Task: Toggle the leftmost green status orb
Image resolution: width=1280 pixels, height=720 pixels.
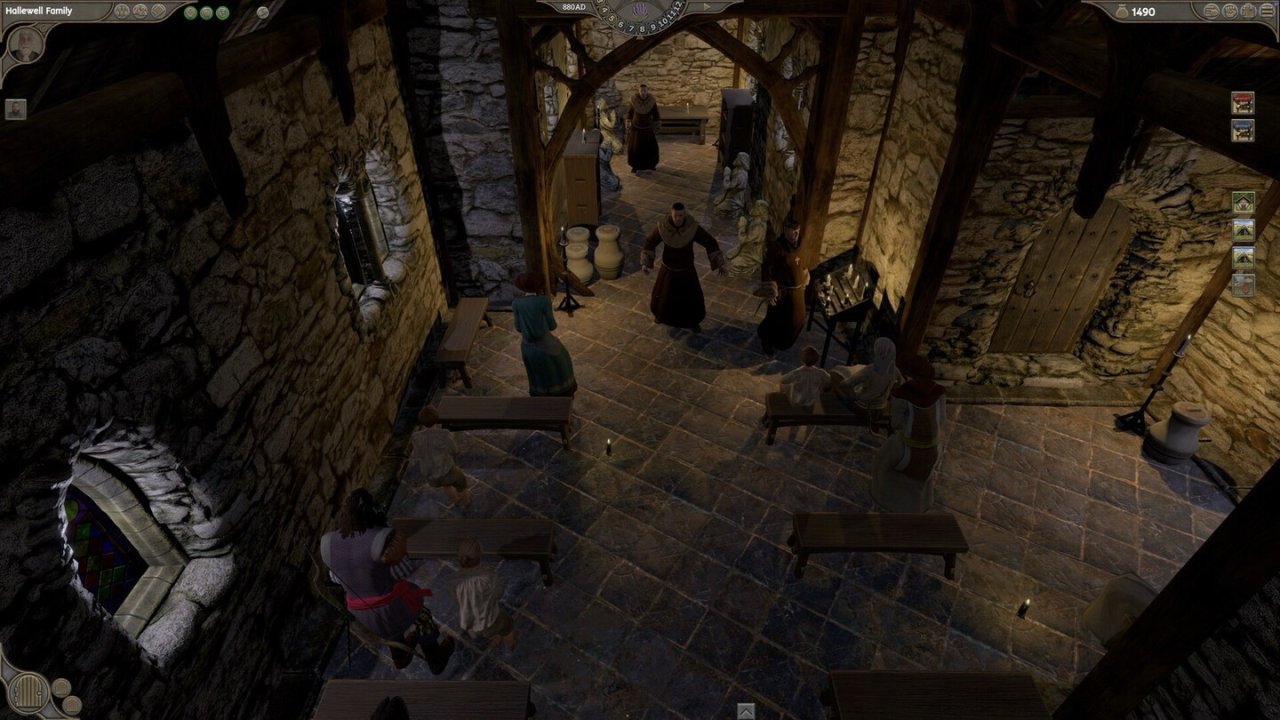Action: click(x=190, y=13)
